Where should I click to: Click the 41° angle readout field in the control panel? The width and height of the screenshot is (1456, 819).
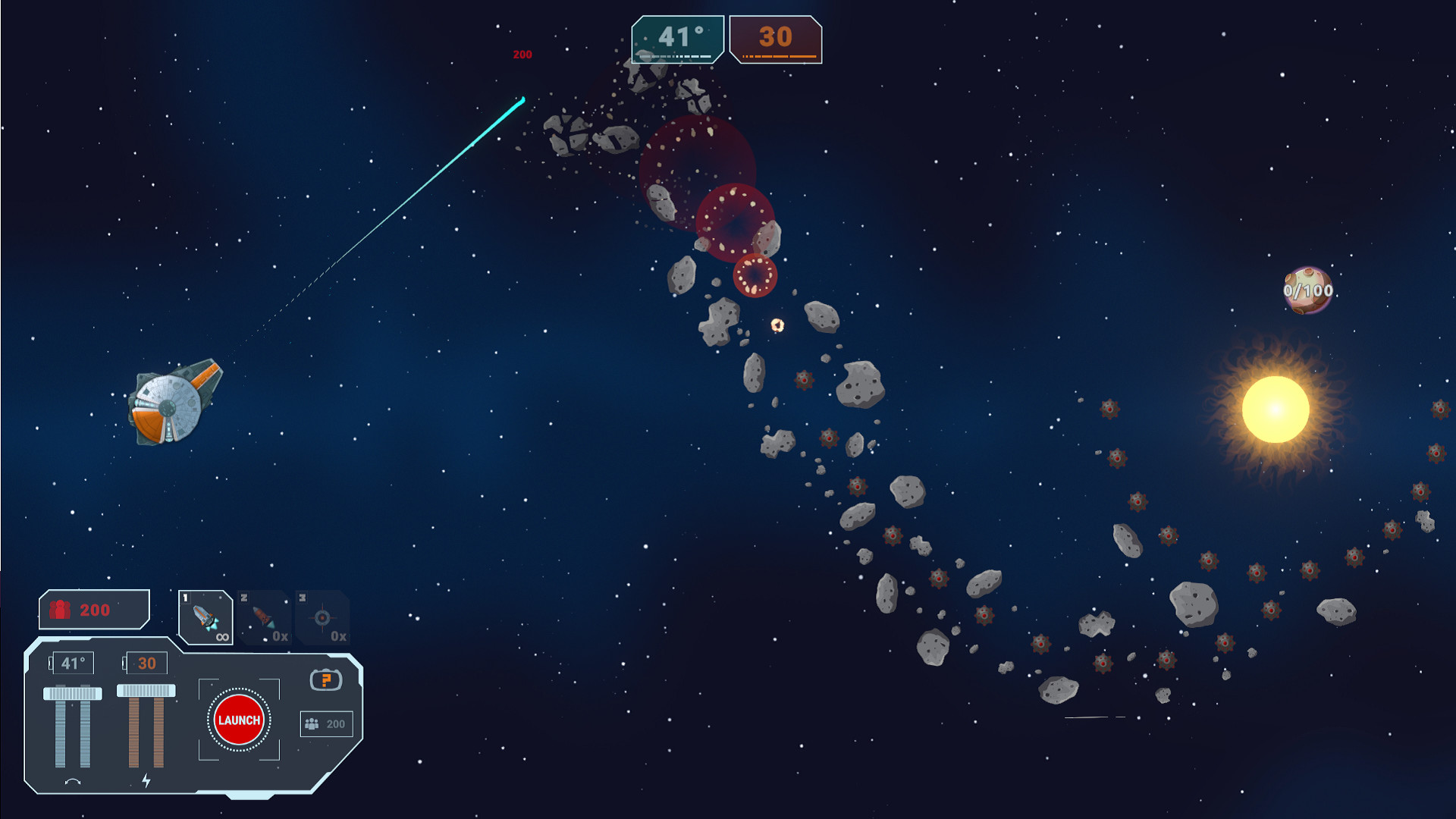pyautogui.click(x=73, y=663)
